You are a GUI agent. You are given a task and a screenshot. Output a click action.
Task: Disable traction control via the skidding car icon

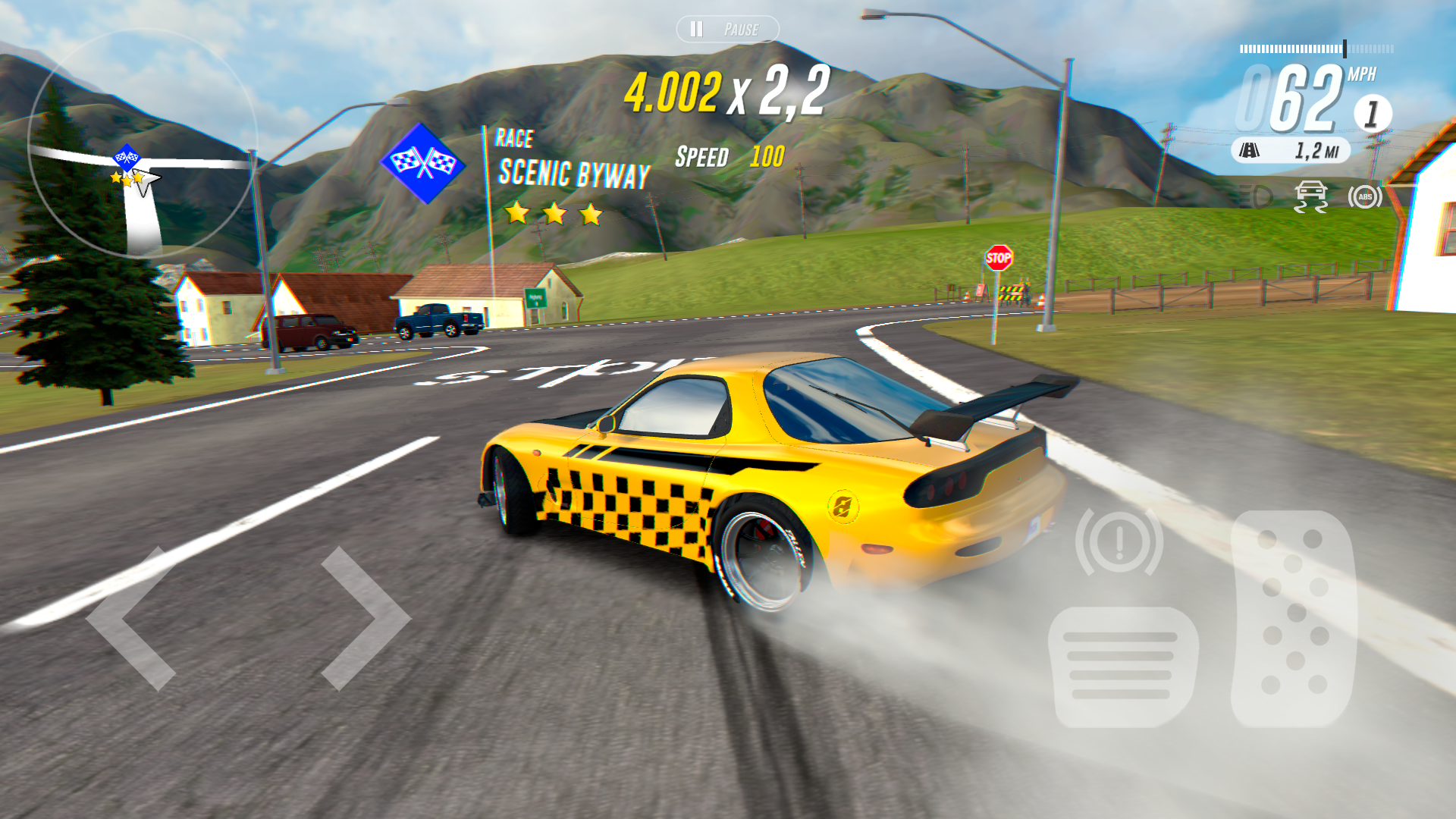pyautogui.click(x=1311, y=196)
